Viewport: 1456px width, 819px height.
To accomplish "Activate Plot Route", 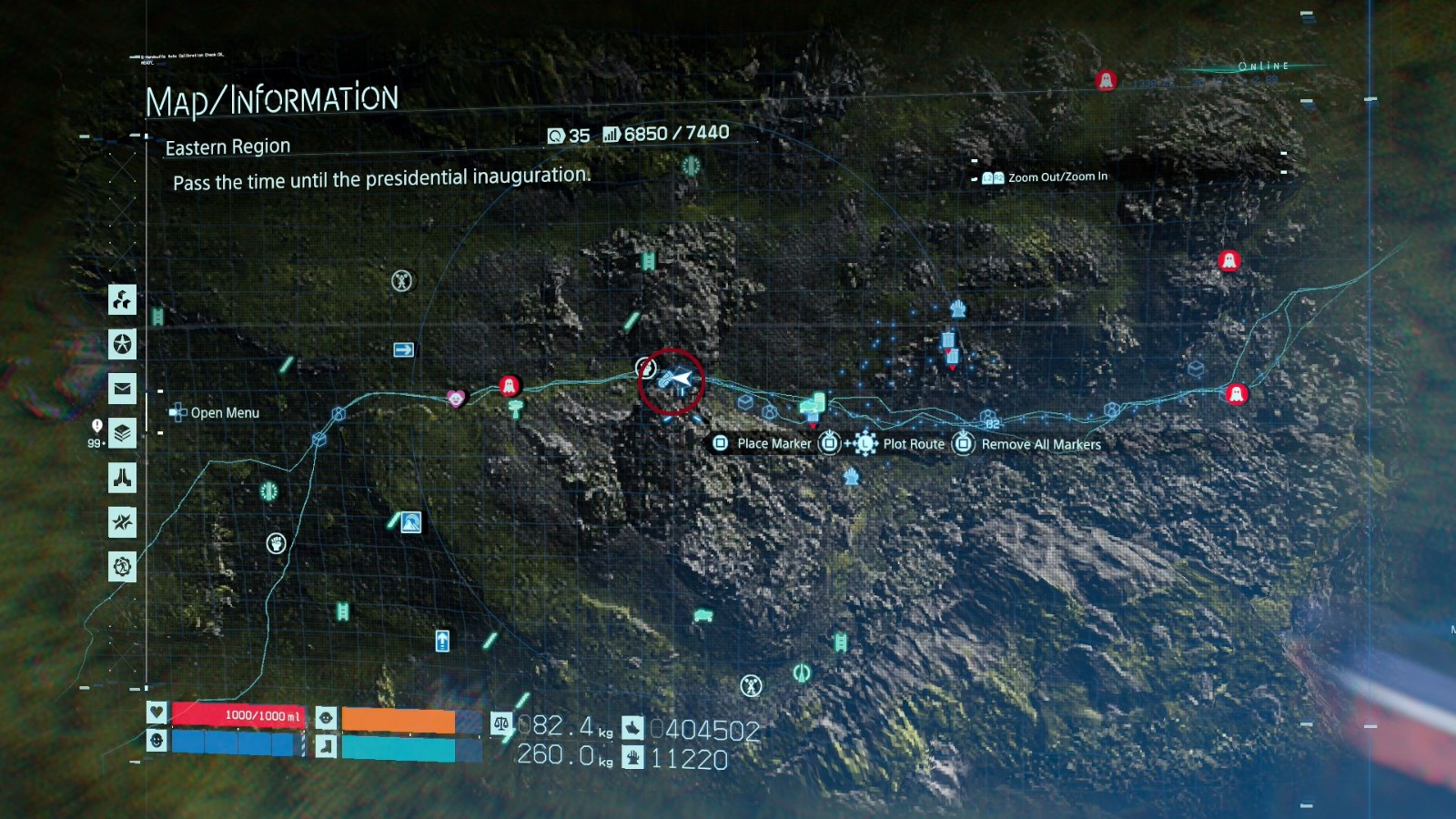I will click(911, 444).
